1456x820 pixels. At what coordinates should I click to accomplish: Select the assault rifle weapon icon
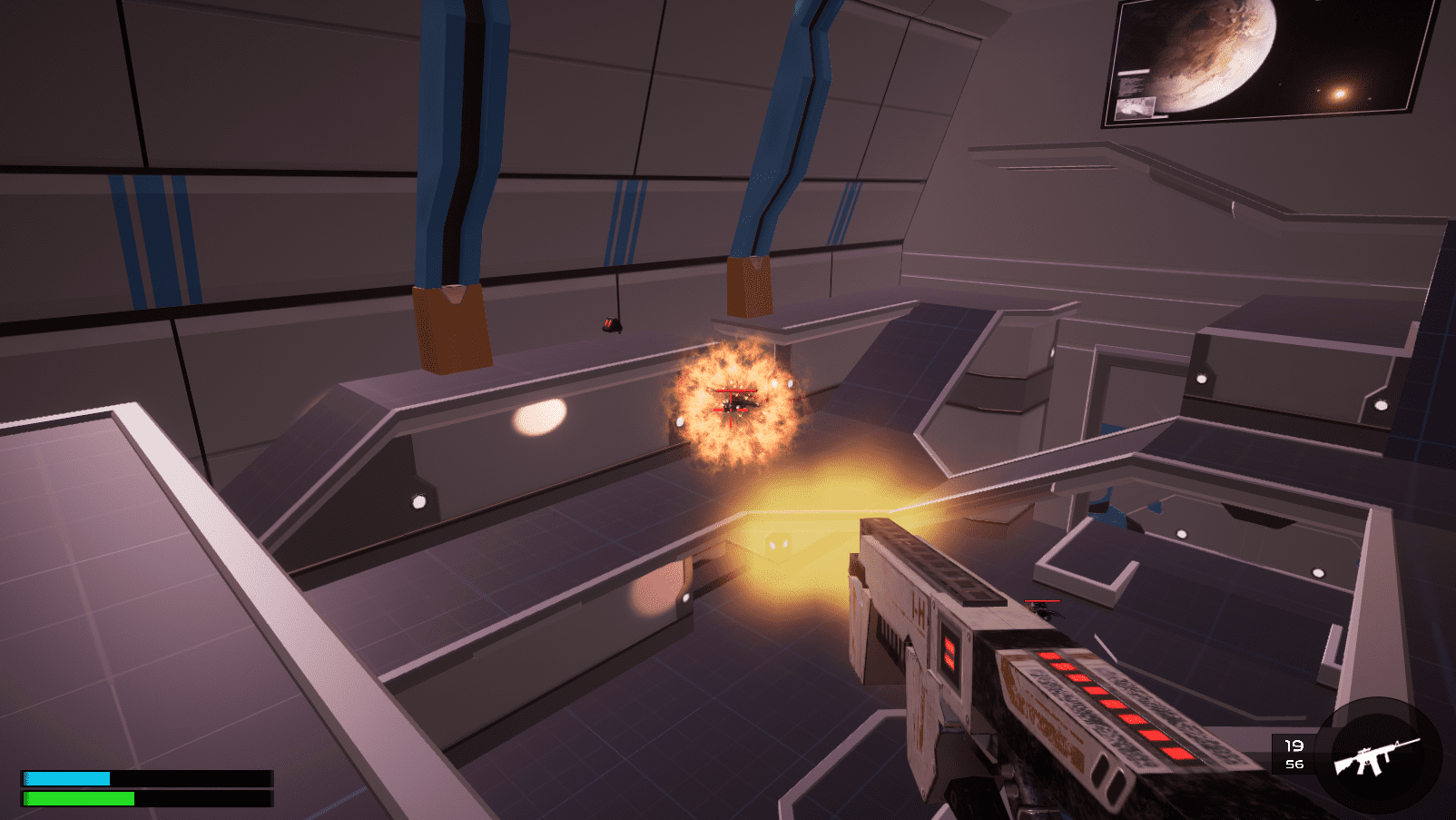click(1375, 756)
